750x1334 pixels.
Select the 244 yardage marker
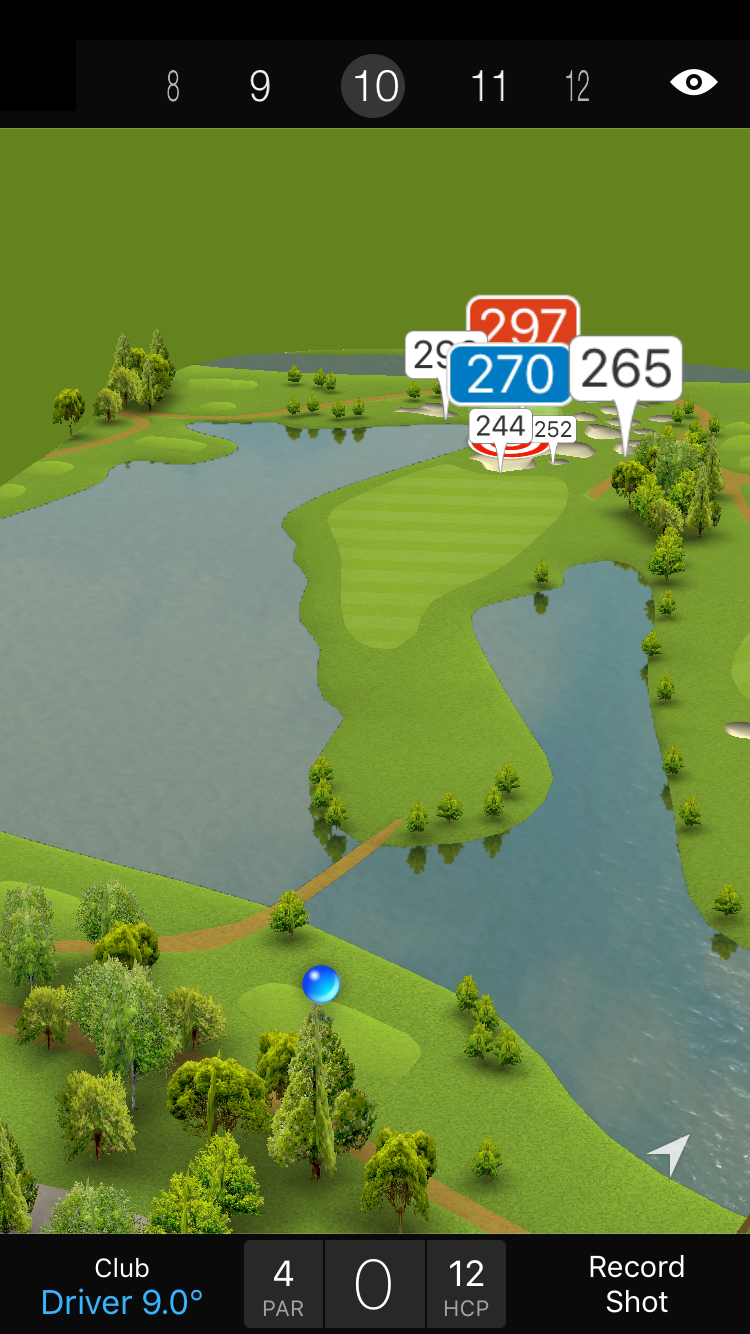pyautogui.click(x=500, y=426)
